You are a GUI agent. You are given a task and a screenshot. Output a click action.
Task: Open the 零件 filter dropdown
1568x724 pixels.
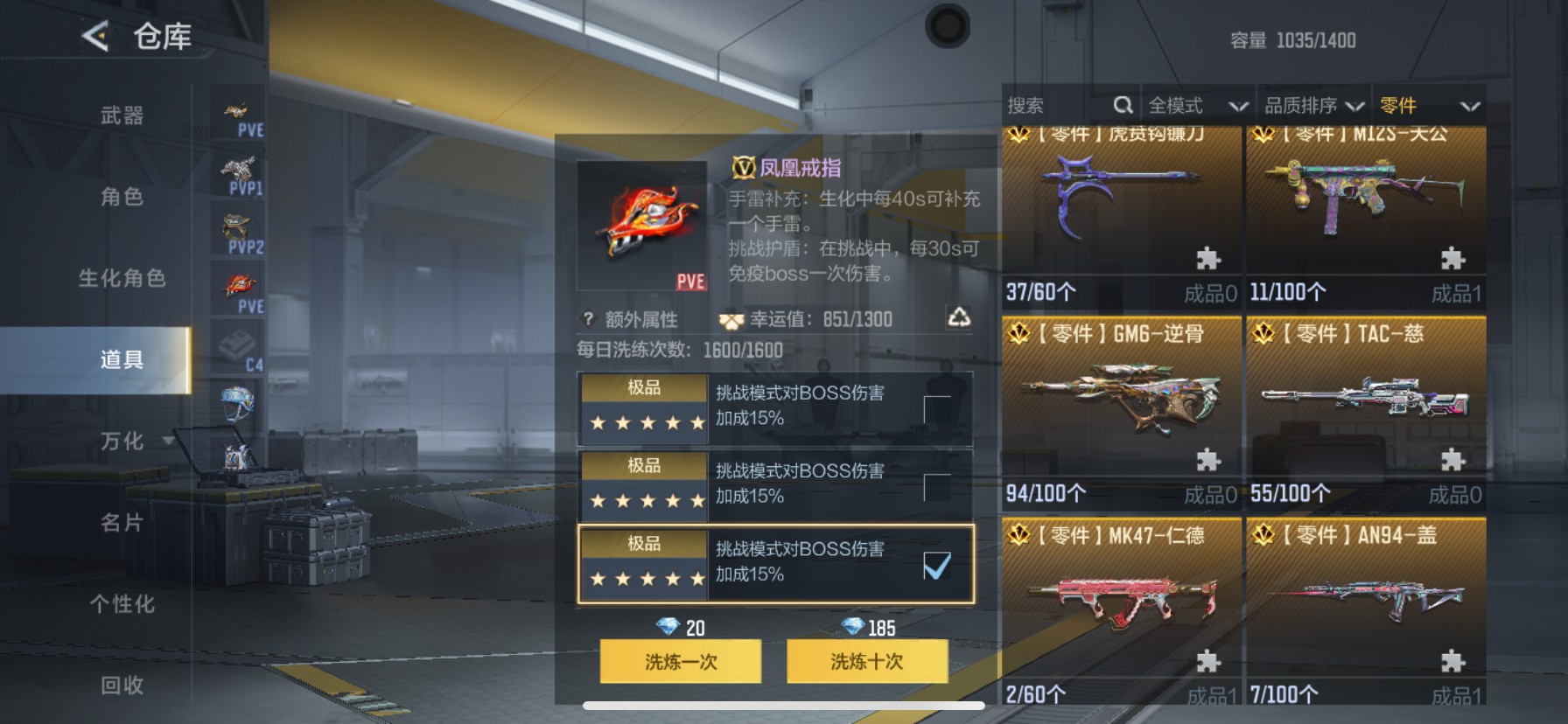pos(1424,104)
